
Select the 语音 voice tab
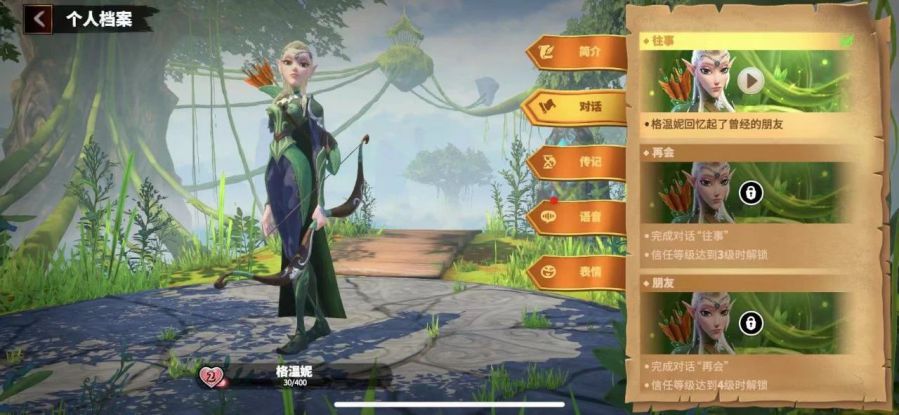576,216
